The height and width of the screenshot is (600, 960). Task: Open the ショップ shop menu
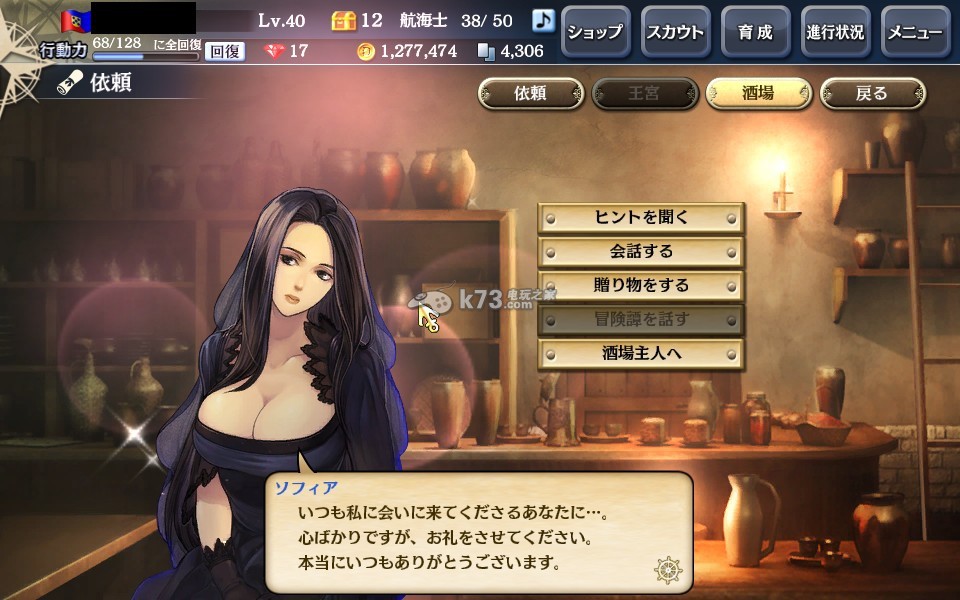(594, 32)
